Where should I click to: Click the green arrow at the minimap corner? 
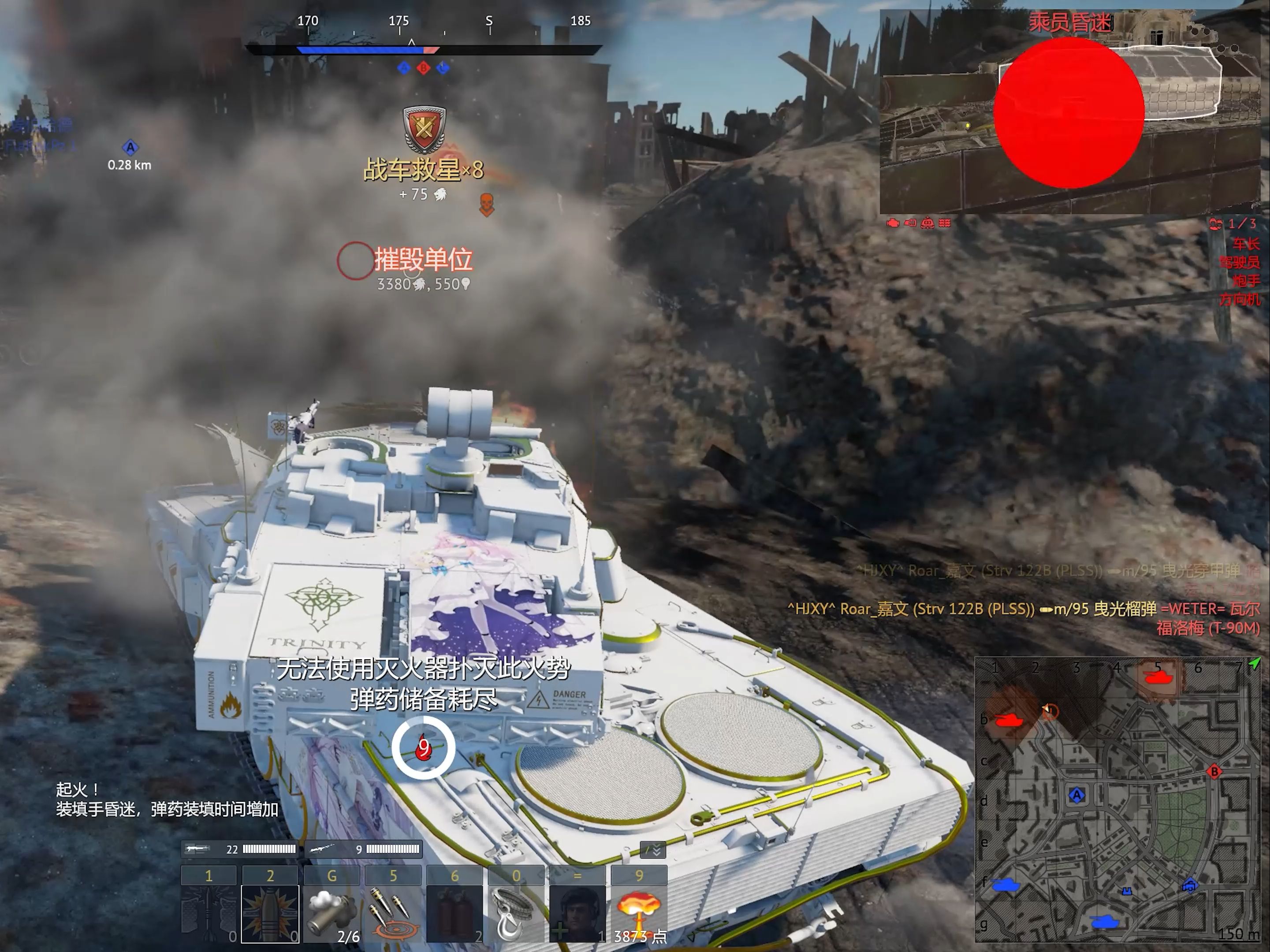1255,664
